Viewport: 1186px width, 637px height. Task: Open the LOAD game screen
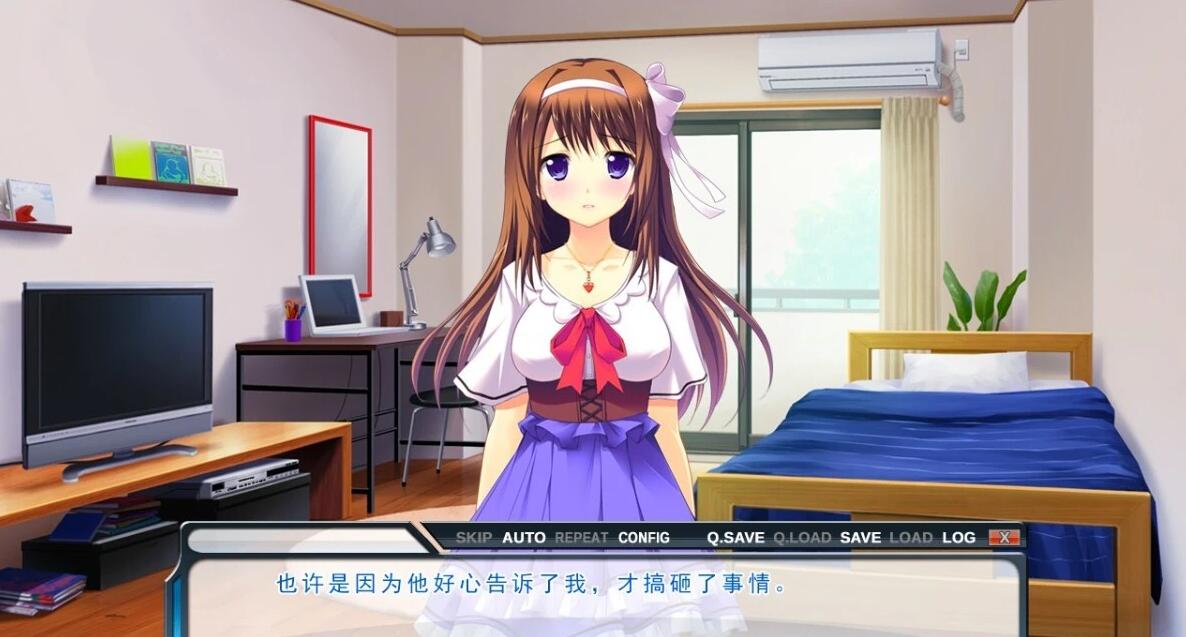click(x=911, y=538)
